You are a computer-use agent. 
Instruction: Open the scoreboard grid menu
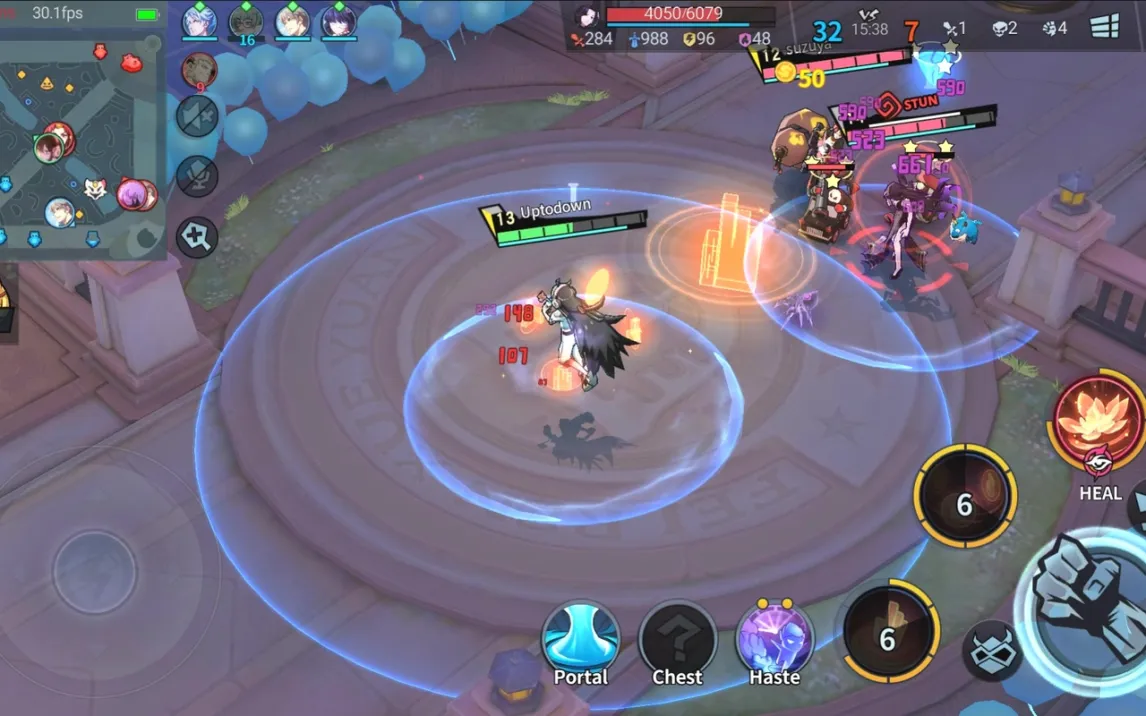pyautogui.click(x=1104, y=27)
